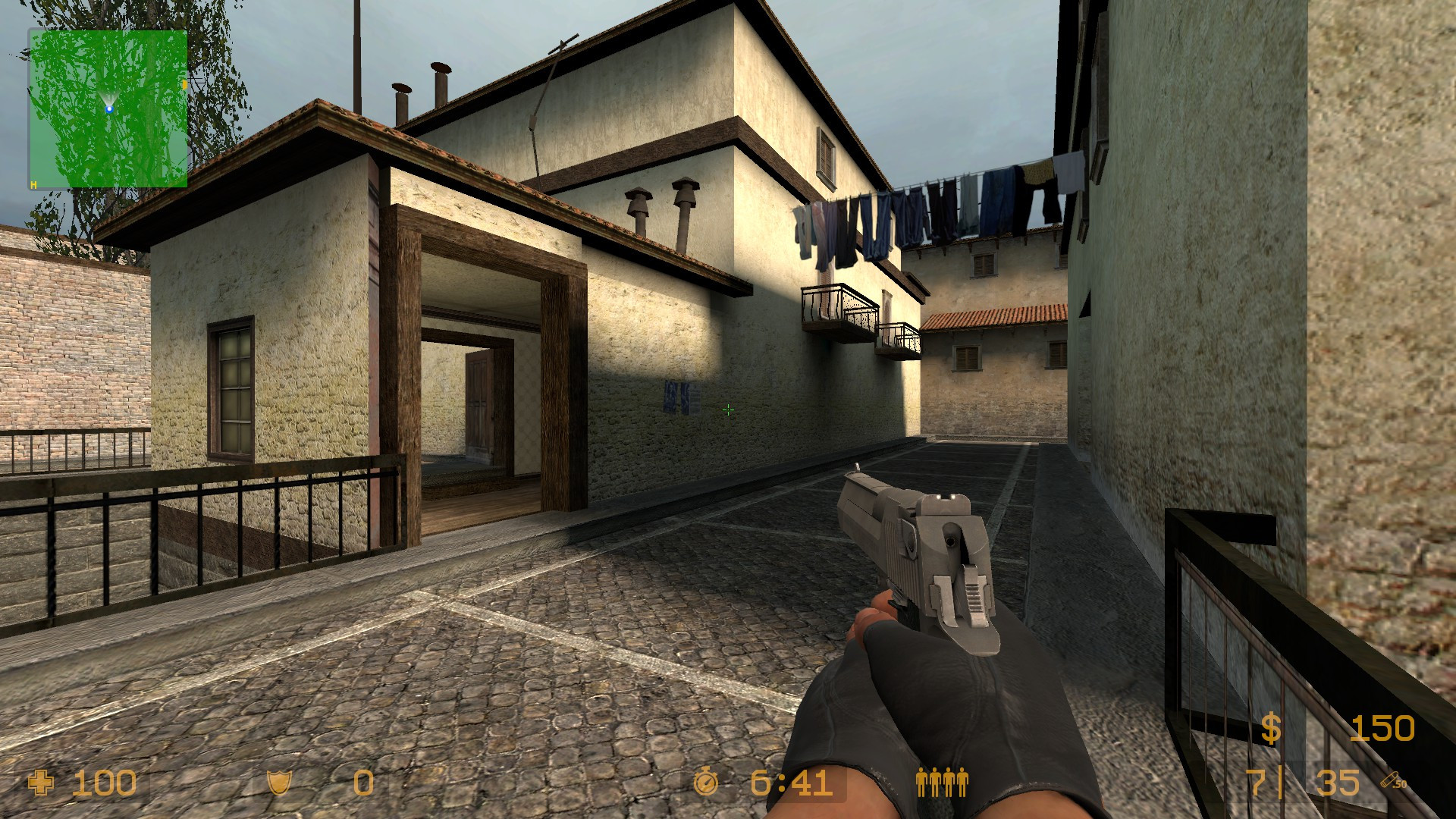Screen dimensions: 1456x819
Task: Click the green crosshair in screen center
Action: [x=728, y=410]
